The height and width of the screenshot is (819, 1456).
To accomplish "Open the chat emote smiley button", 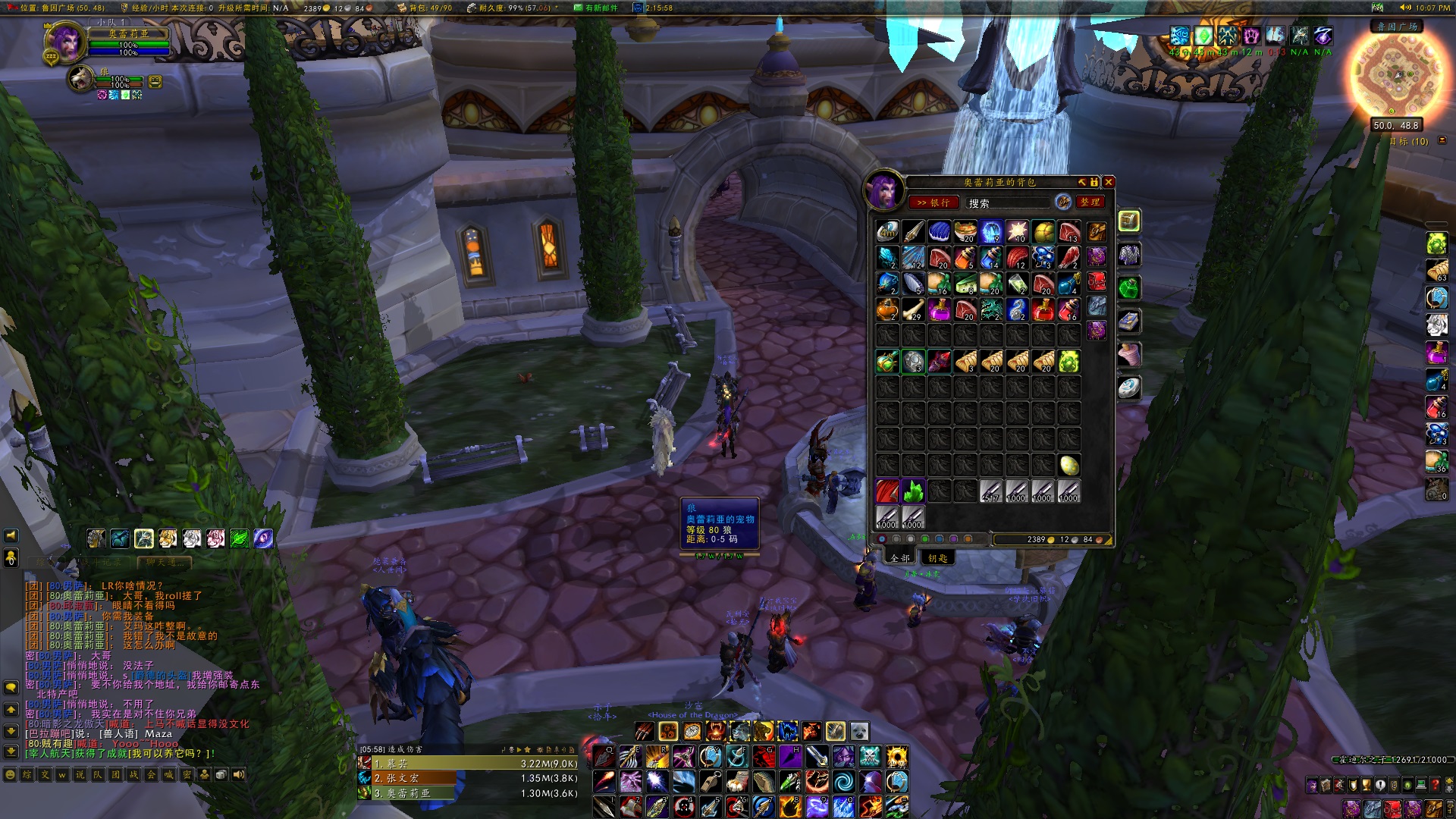I will point(11,775).
